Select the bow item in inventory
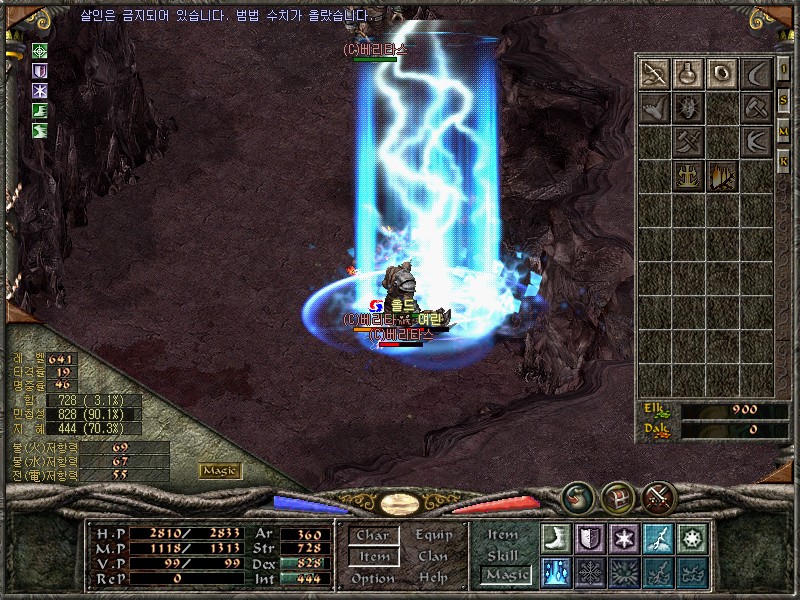 655,73
